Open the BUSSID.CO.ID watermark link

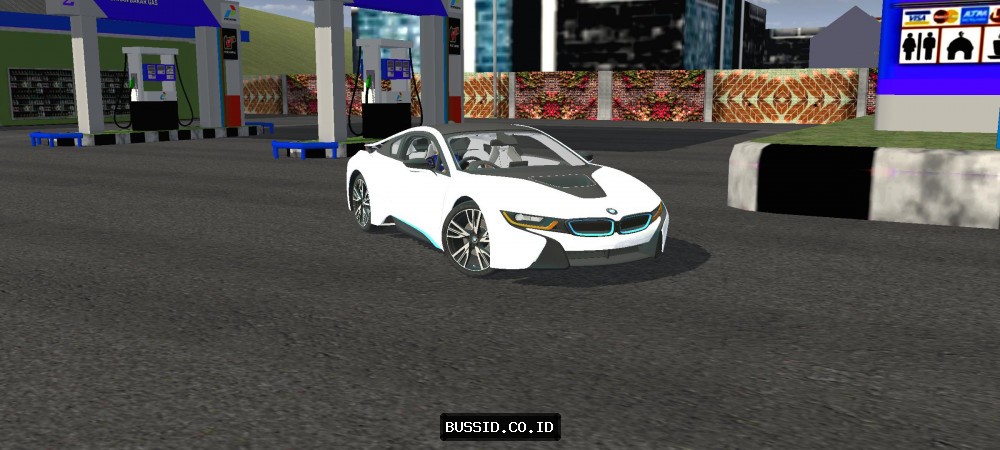pos(500,427)
